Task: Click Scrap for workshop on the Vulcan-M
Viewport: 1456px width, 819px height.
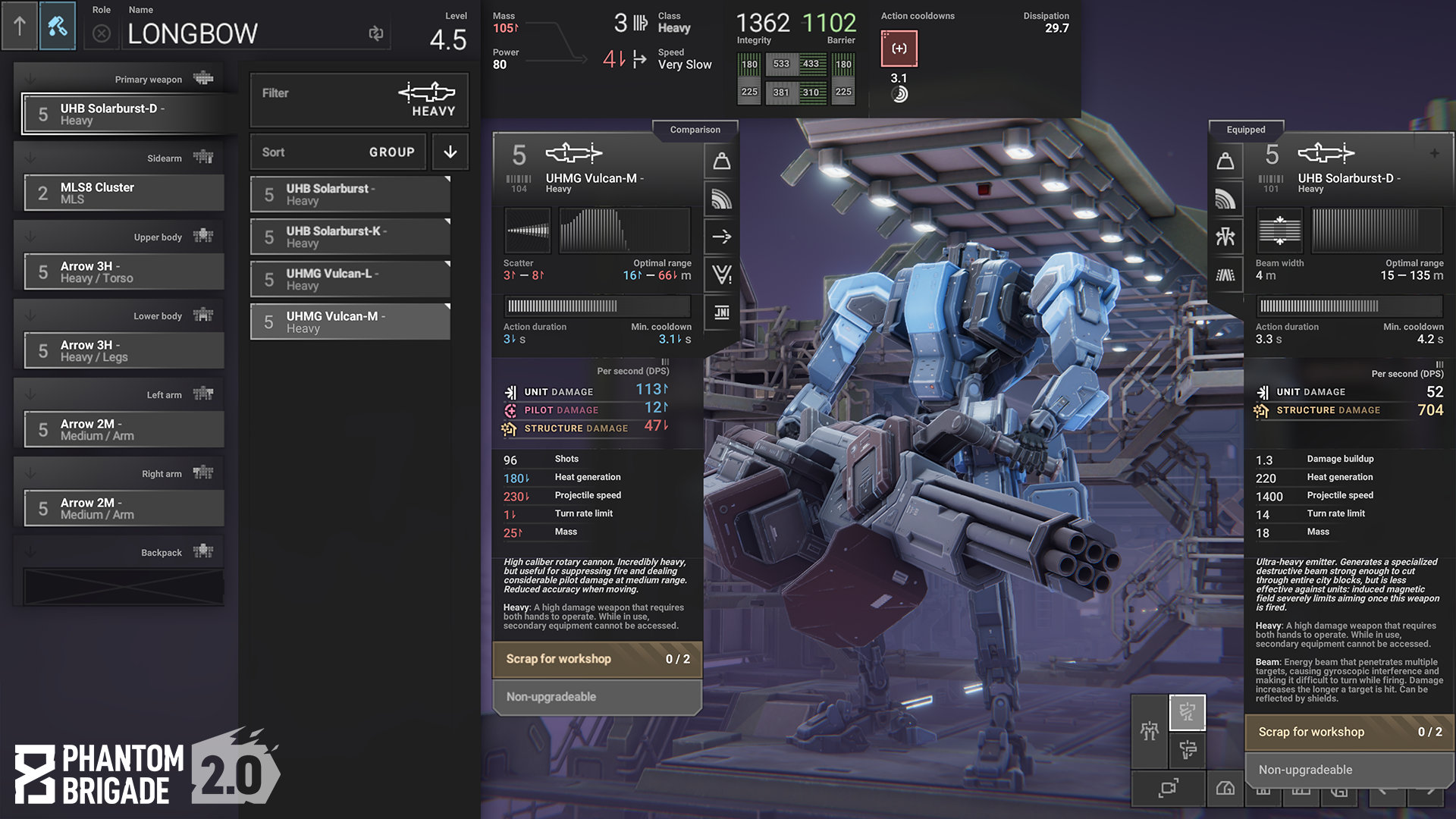Action: [597, 659]
